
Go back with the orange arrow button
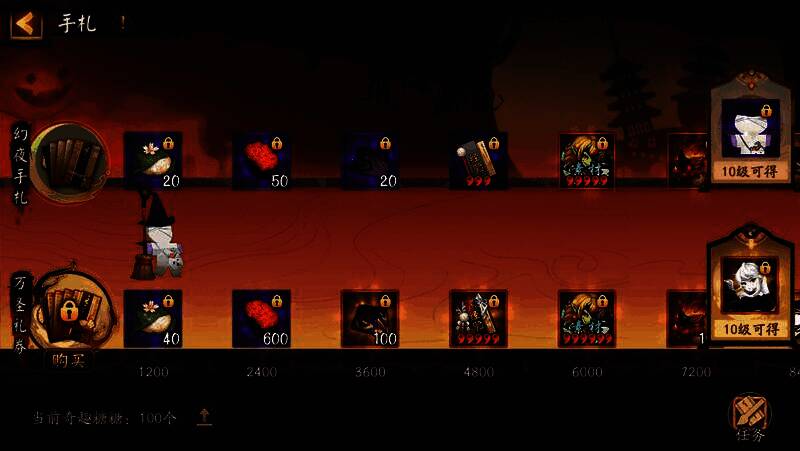tap(26, 23)
